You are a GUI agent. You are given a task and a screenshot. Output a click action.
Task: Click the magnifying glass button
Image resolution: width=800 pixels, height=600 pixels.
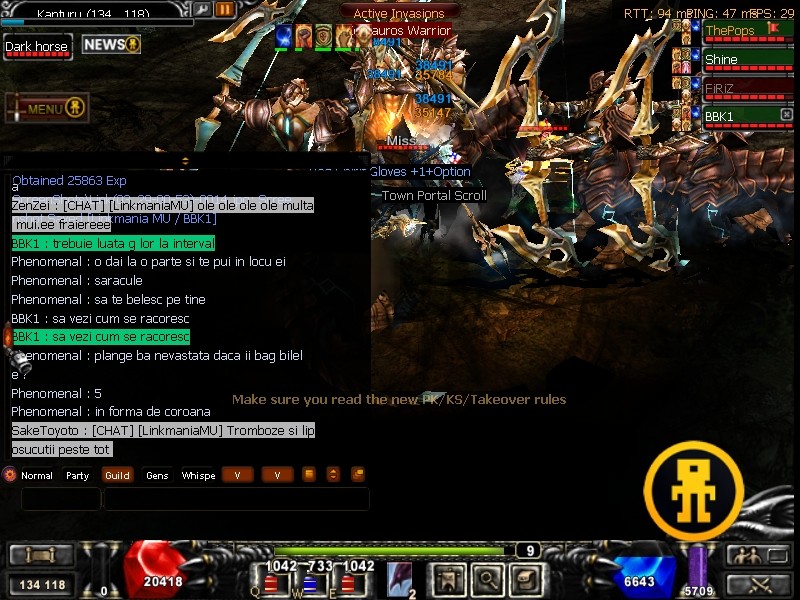(x=487, y=579)
